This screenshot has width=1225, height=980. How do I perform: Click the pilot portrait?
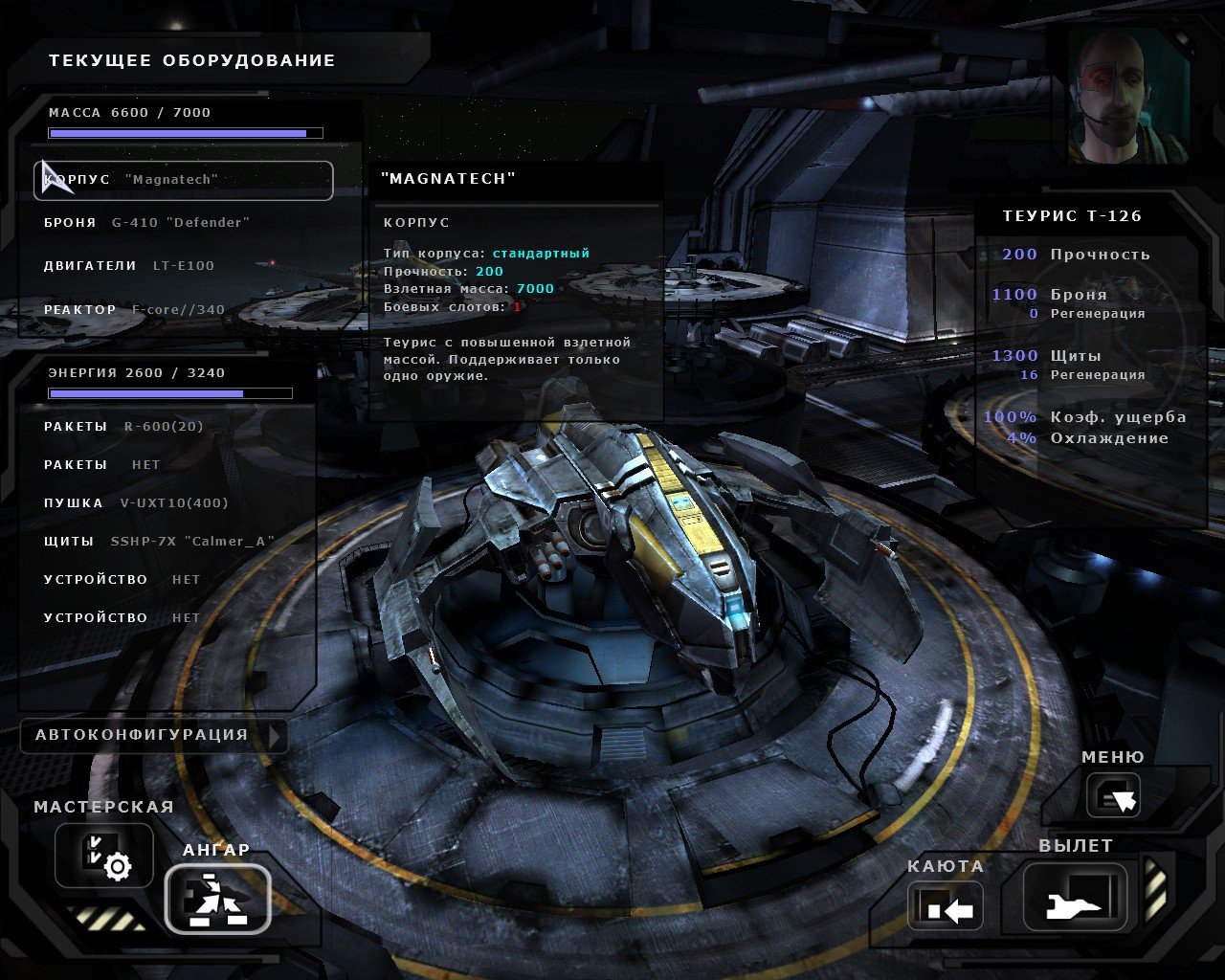[x=1128, y=94]
